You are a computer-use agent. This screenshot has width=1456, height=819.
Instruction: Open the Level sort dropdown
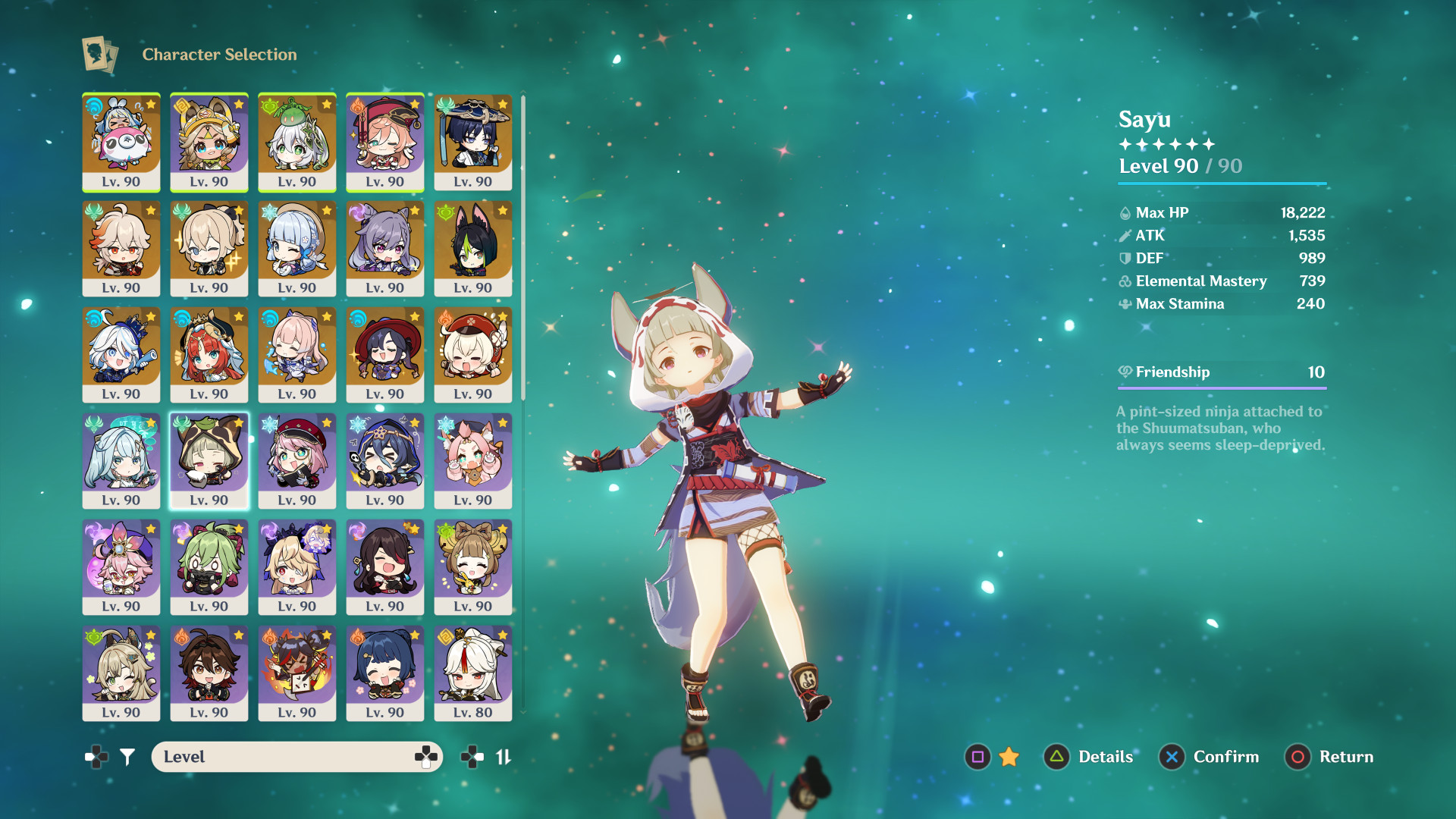coord(297,757)
